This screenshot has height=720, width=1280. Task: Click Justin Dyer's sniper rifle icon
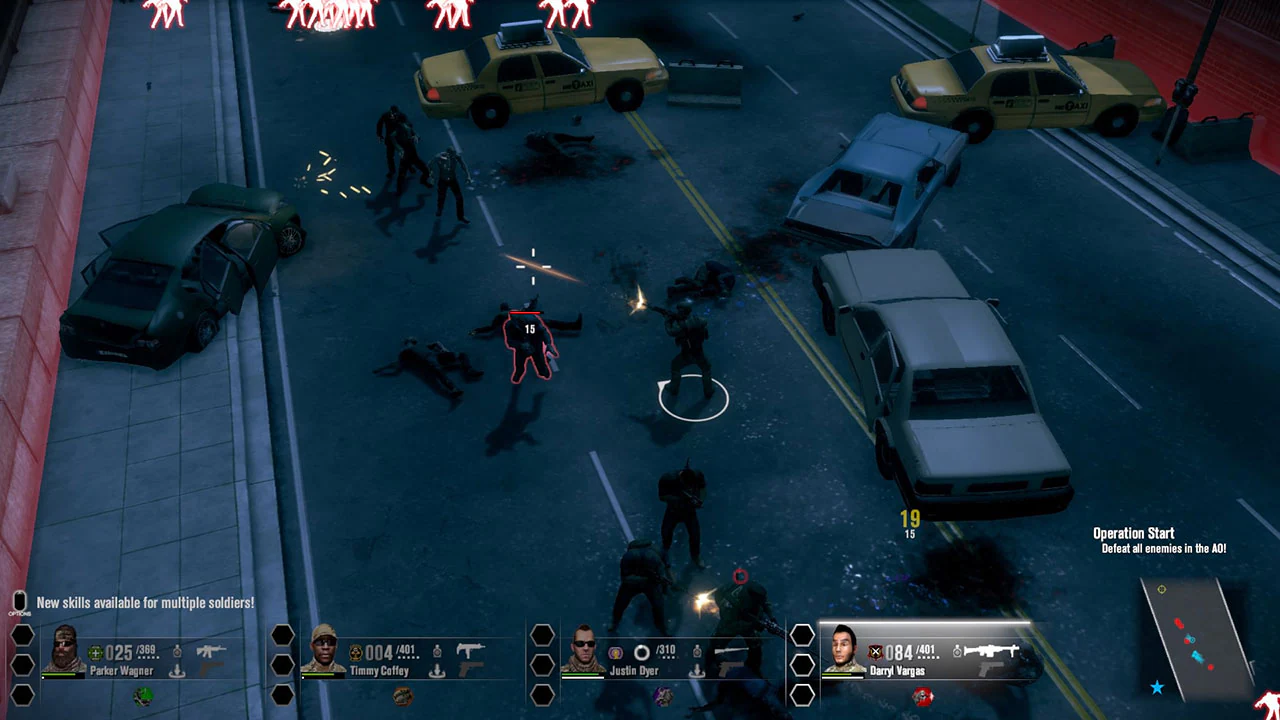(731, 651)
